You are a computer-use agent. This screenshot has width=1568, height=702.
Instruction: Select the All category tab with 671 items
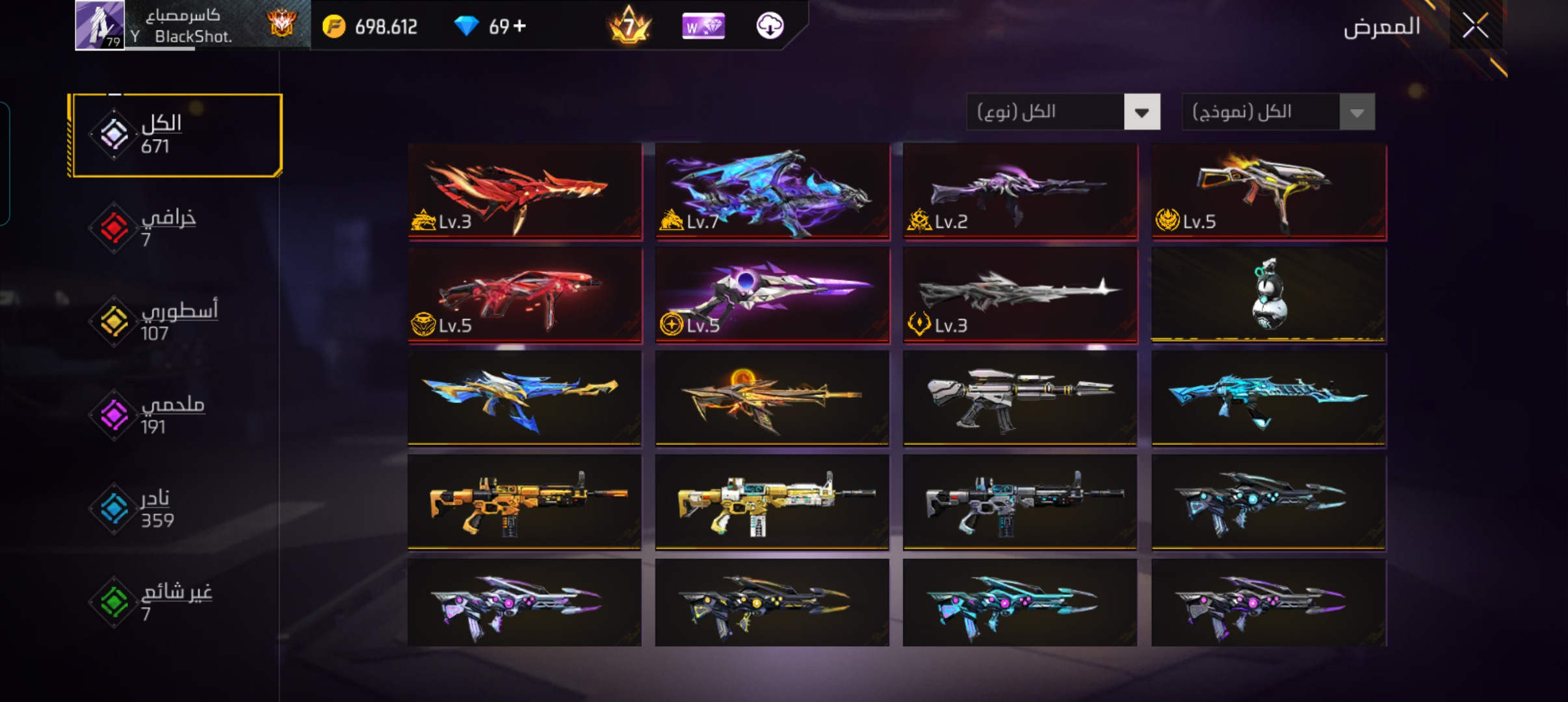(176, 135)
